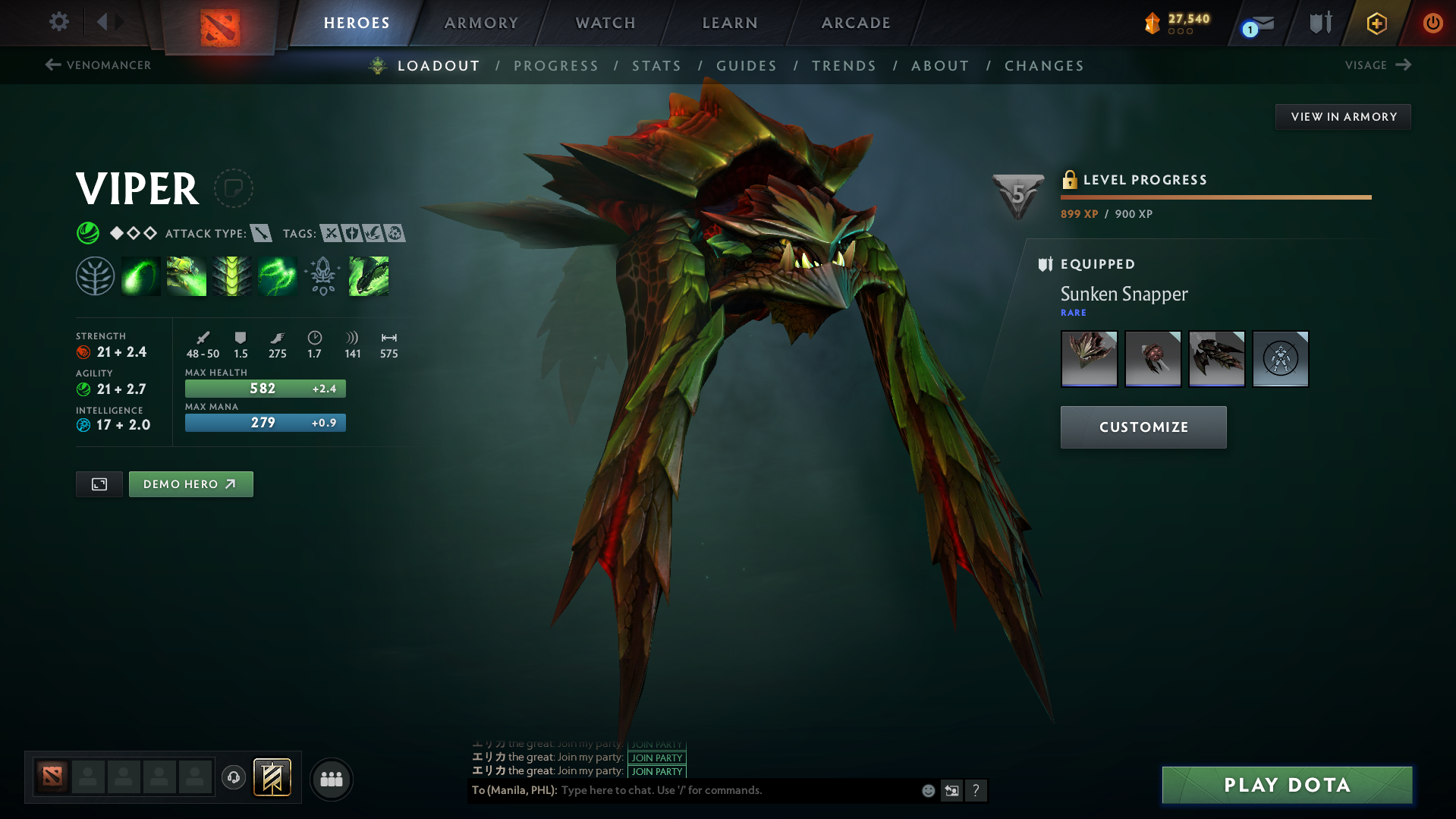
Task: Toggle the level progress lock icon
Action: pyautogui.click(x=1071, y=179)
